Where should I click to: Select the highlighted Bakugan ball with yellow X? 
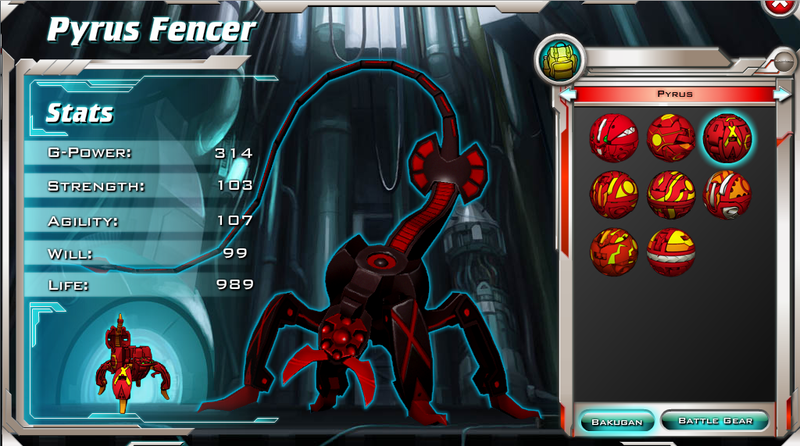point(727,137)
